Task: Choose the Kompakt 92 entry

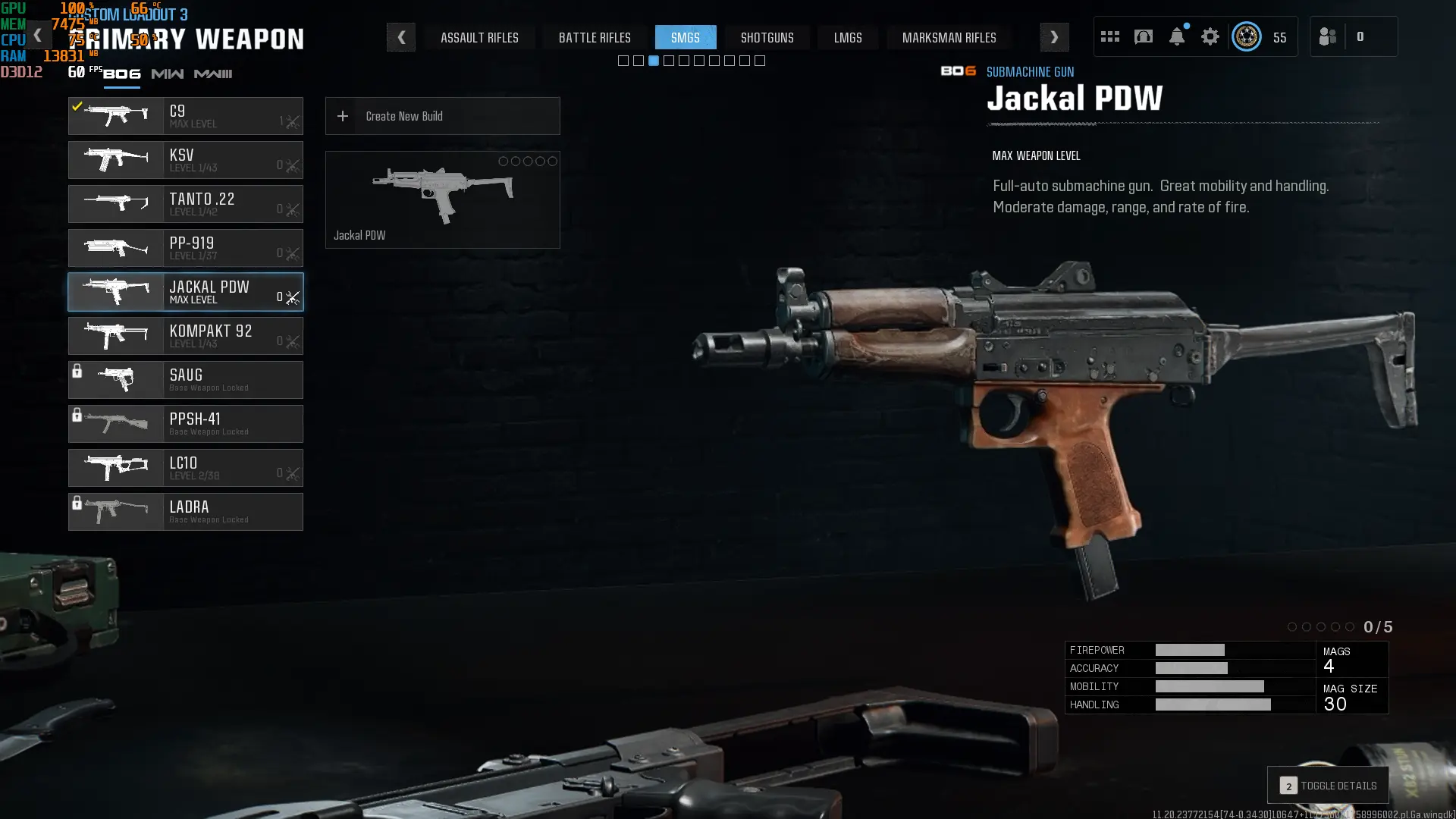Action: pos(186,336)
